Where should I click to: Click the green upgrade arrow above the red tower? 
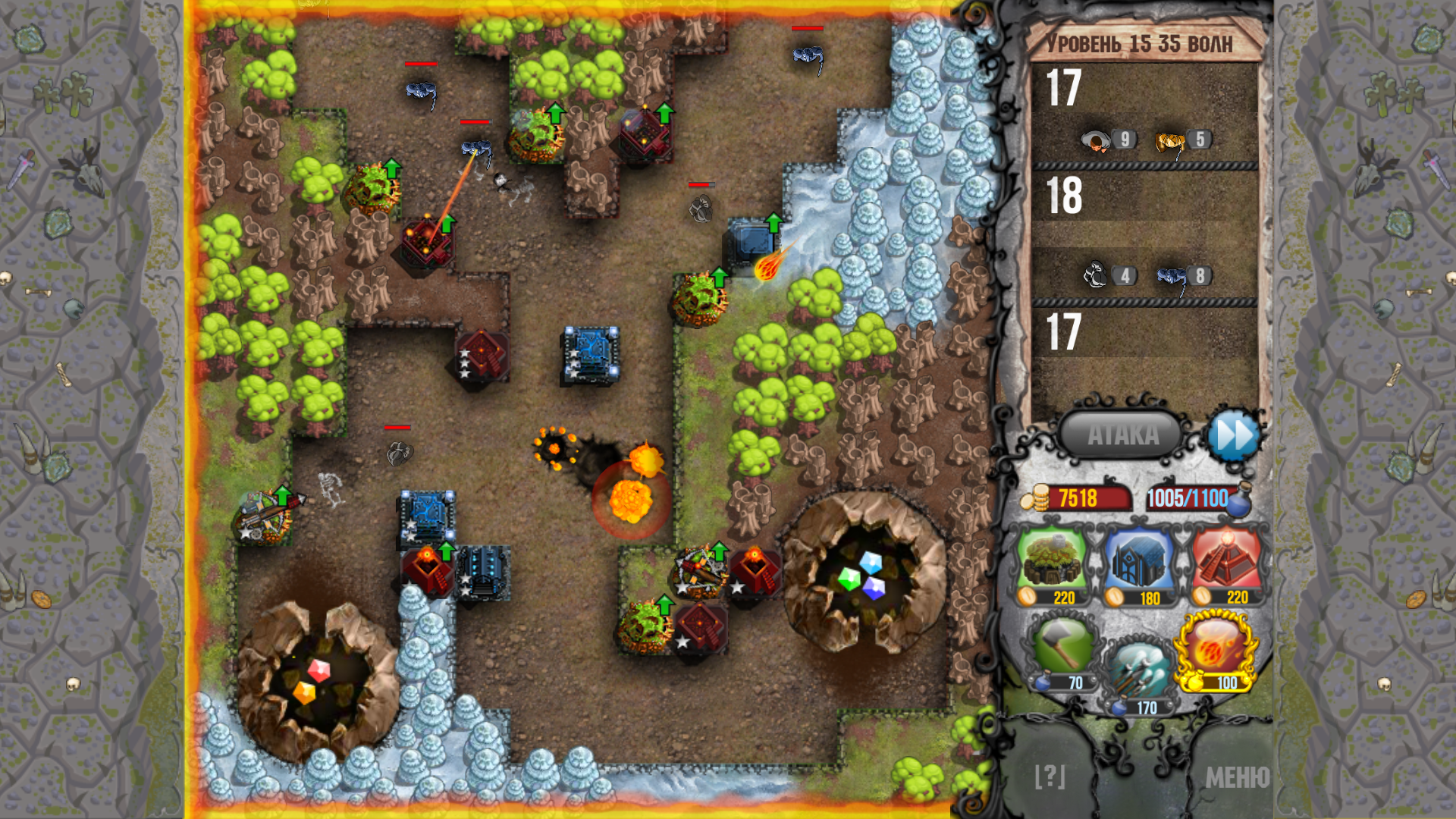[447, 223]
